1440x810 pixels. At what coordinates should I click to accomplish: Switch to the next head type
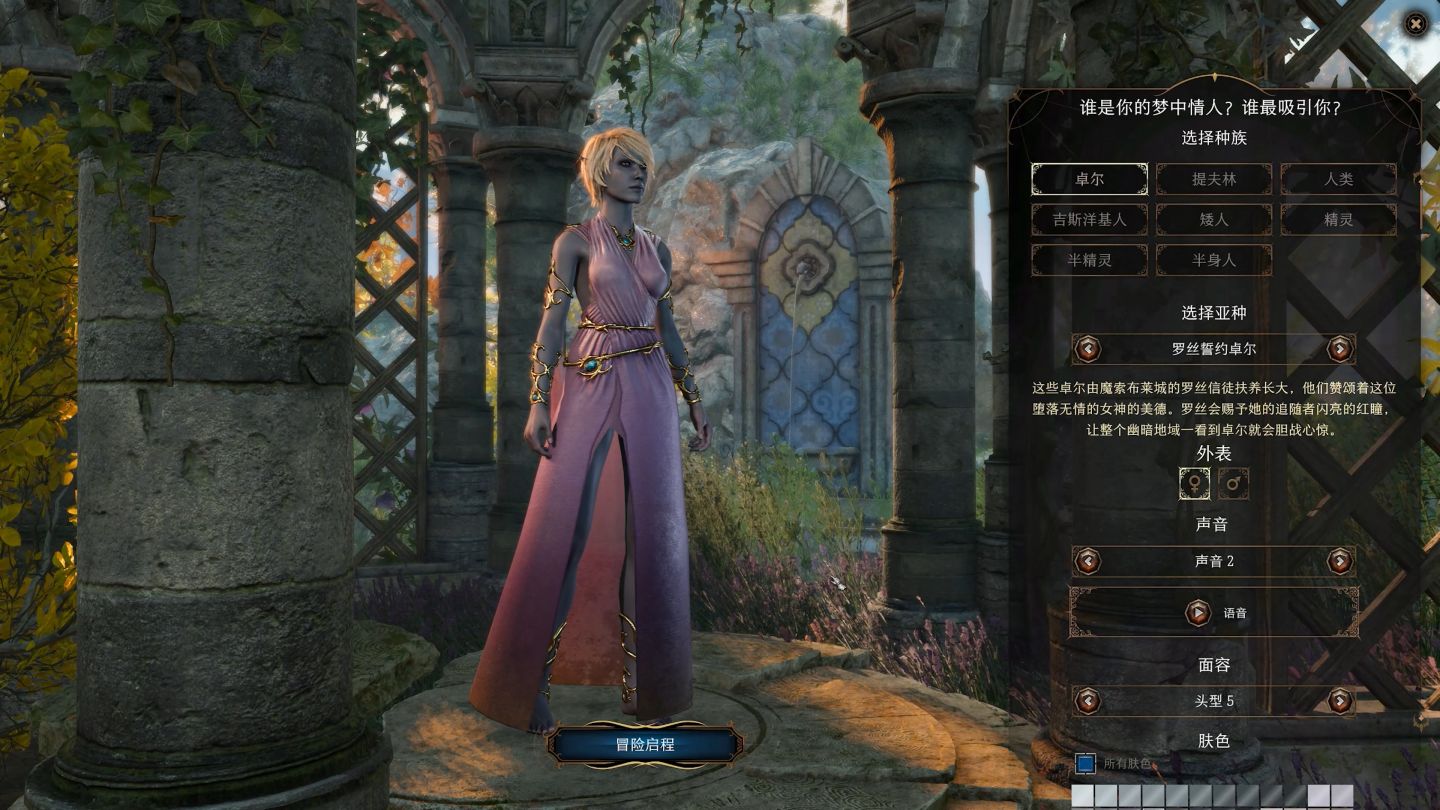pos(1340,701)
